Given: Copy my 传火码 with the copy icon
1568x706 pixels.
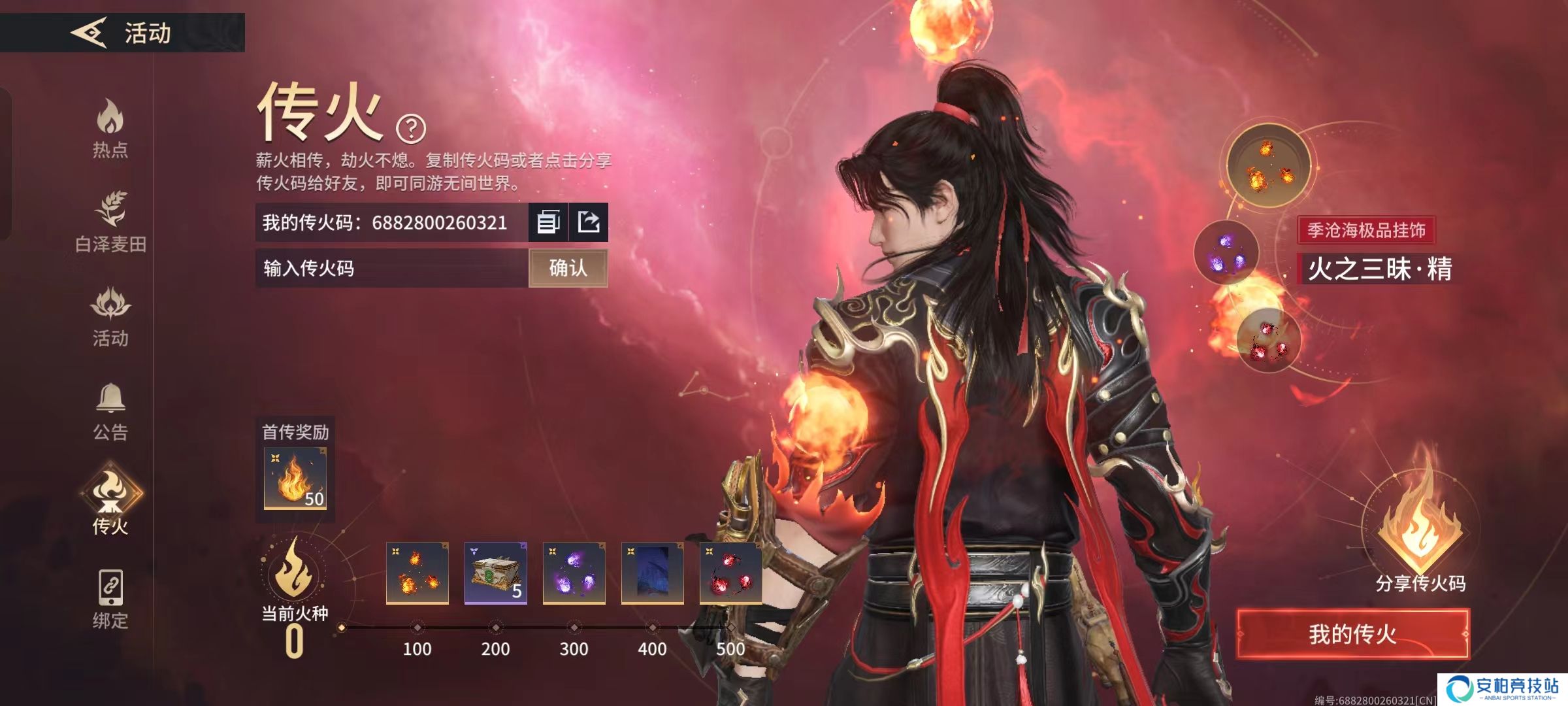Looking at the screenshot, I should tap(548, 222).
